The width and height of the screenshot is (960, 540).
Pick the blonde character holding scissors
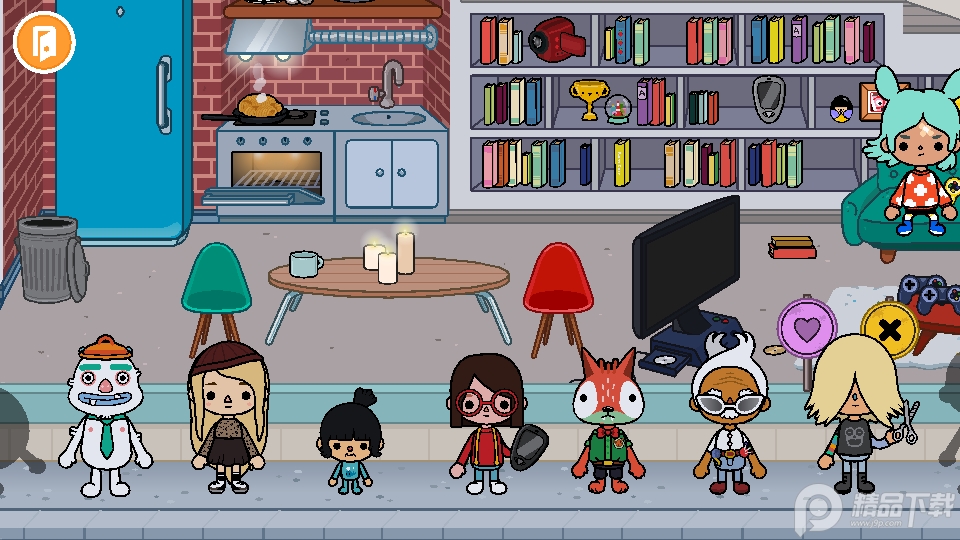pos(855,412)
